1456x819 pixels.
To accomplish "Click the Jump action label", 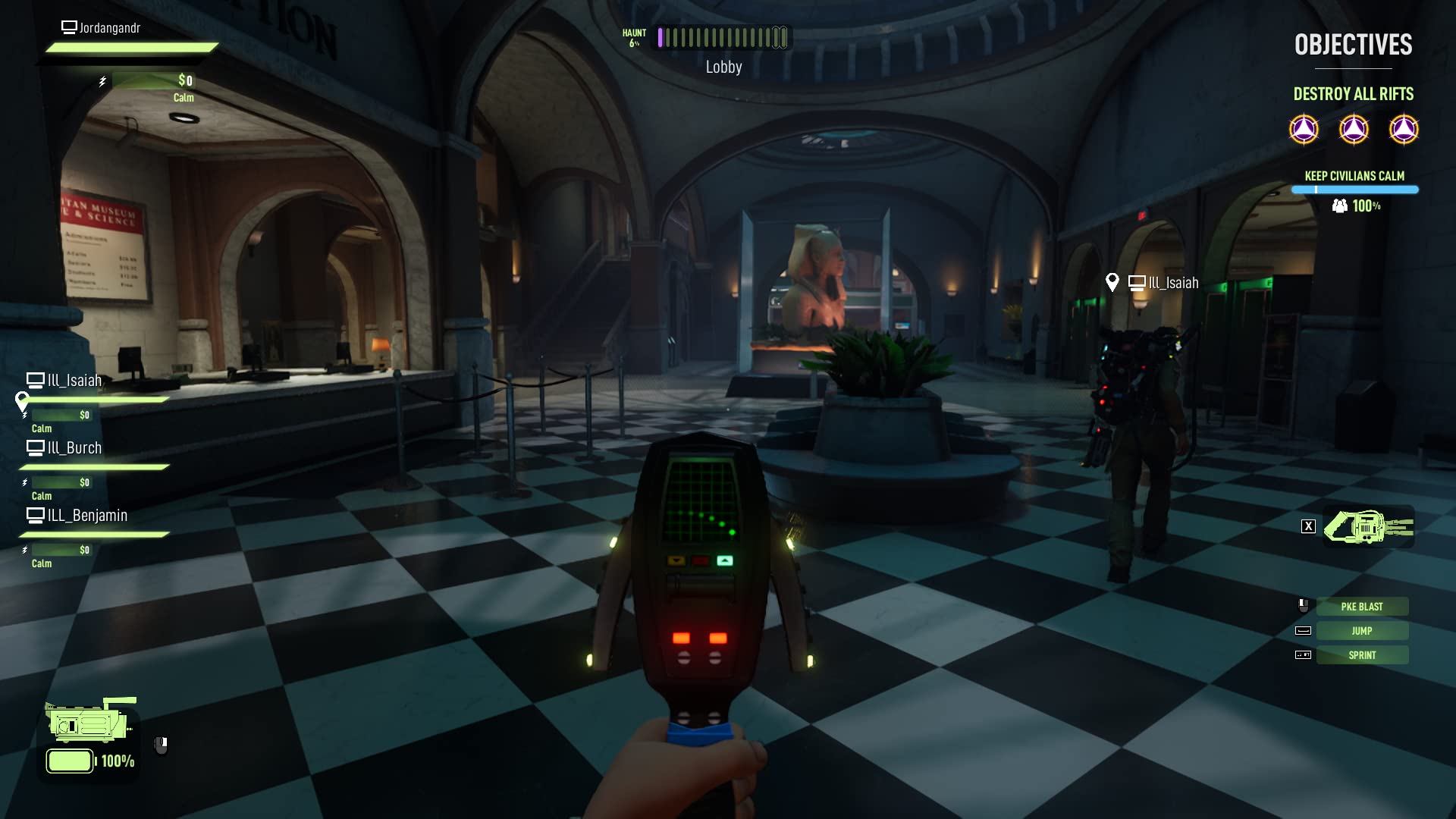I will coord(1363,630).
